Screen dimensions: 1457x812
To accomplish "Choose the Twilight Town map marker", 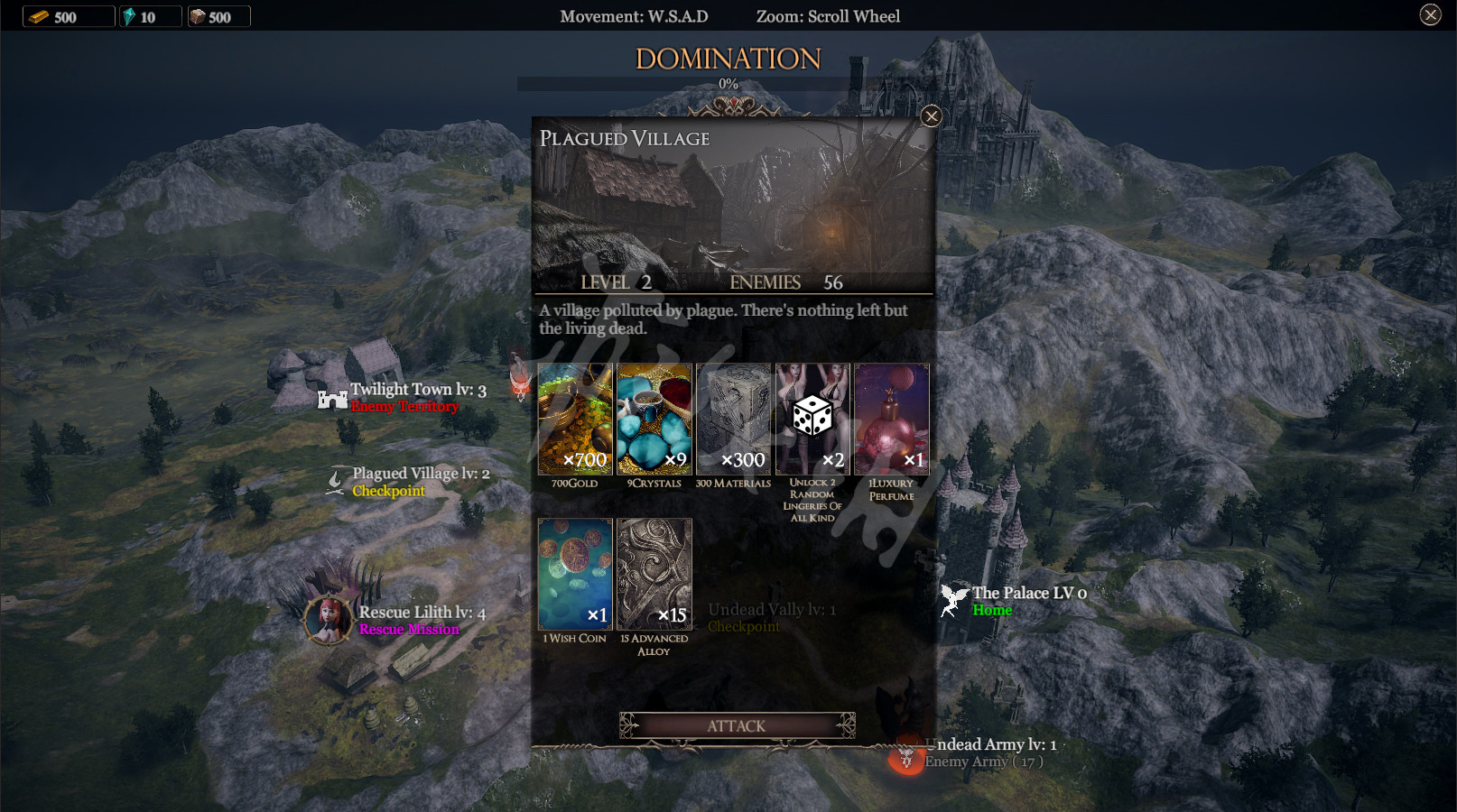I will tap(333, 398).
